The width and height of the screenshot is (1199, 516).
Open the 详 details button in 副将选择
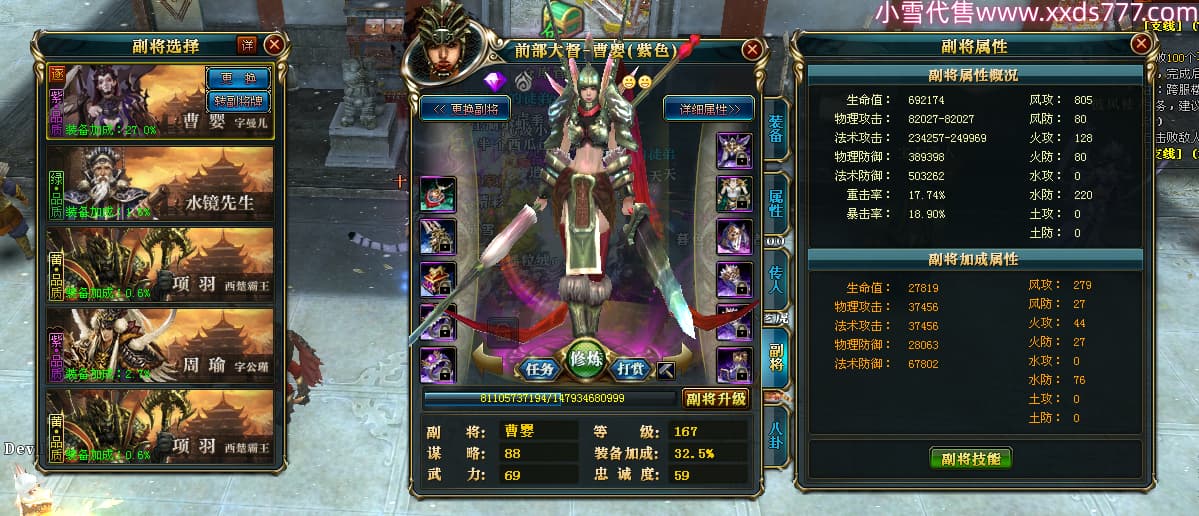point(247,44)
